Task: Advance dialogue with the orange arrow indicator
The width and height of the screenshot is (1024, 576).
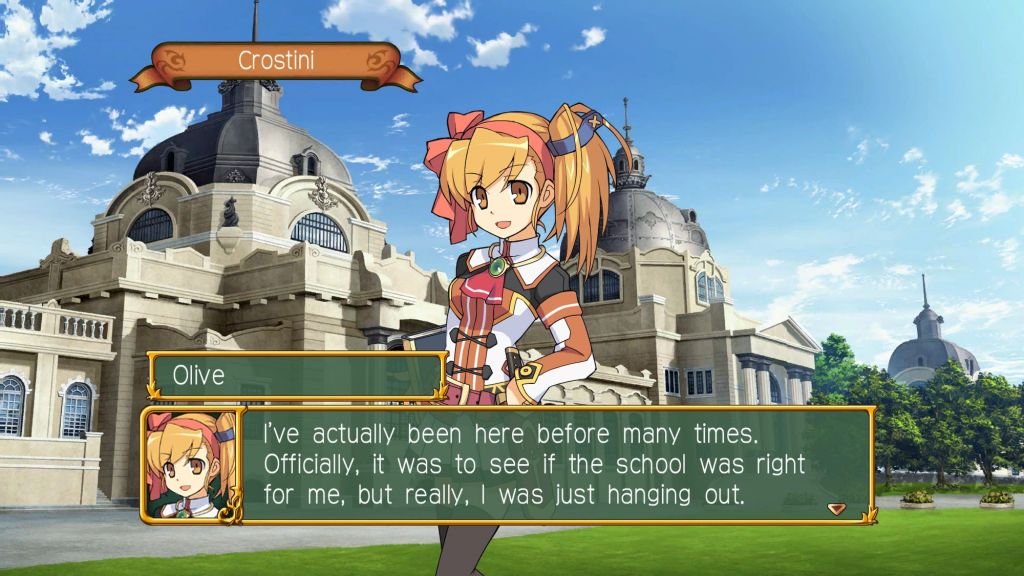Action: tap(837, 508)
